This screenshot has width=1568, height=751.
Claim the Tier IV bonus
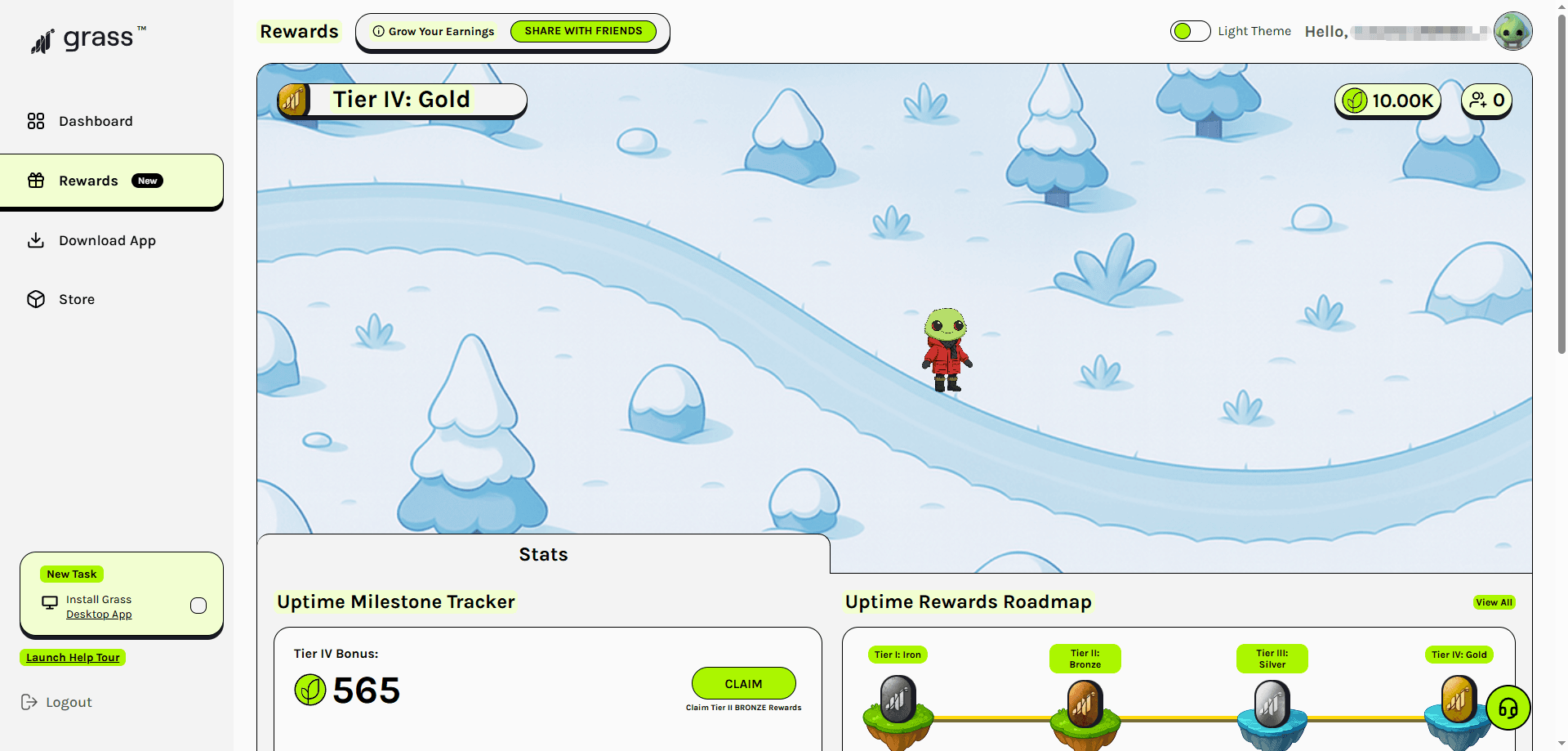pyautogui.click(x=743, y=683)
